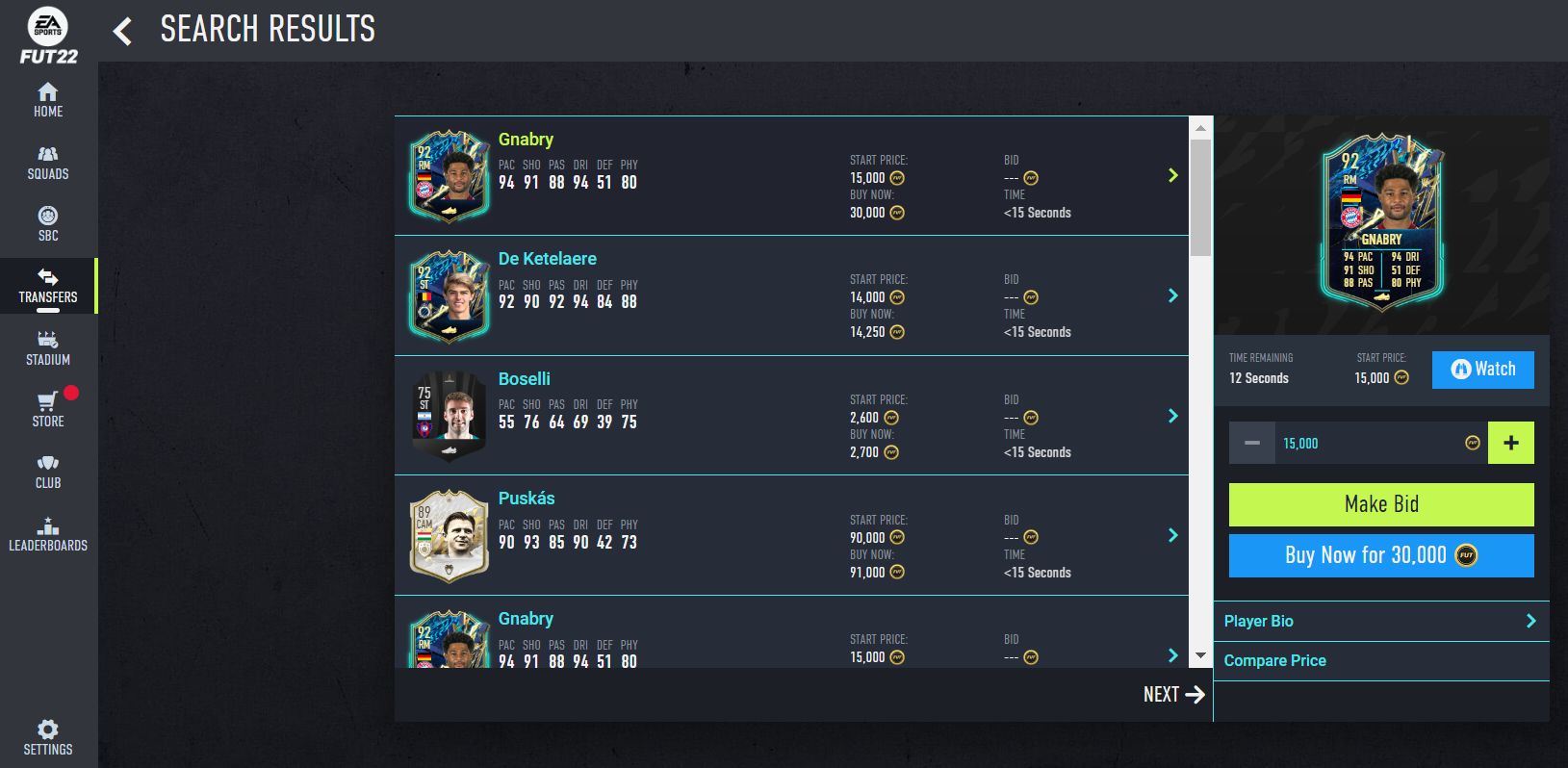1568x768 pixels.
Task: Open the Leaderboards section
Action: click(x=47, y=533)
